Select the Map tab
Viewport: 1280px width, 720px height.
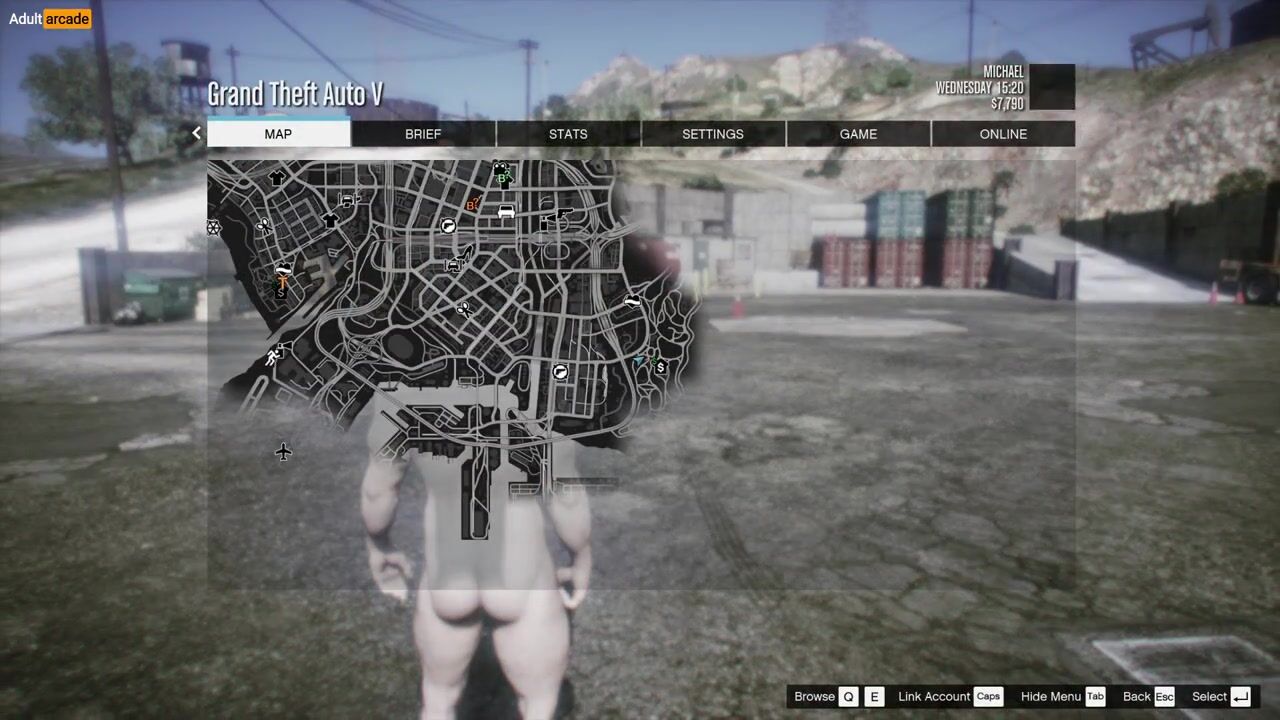click(278, 134)
